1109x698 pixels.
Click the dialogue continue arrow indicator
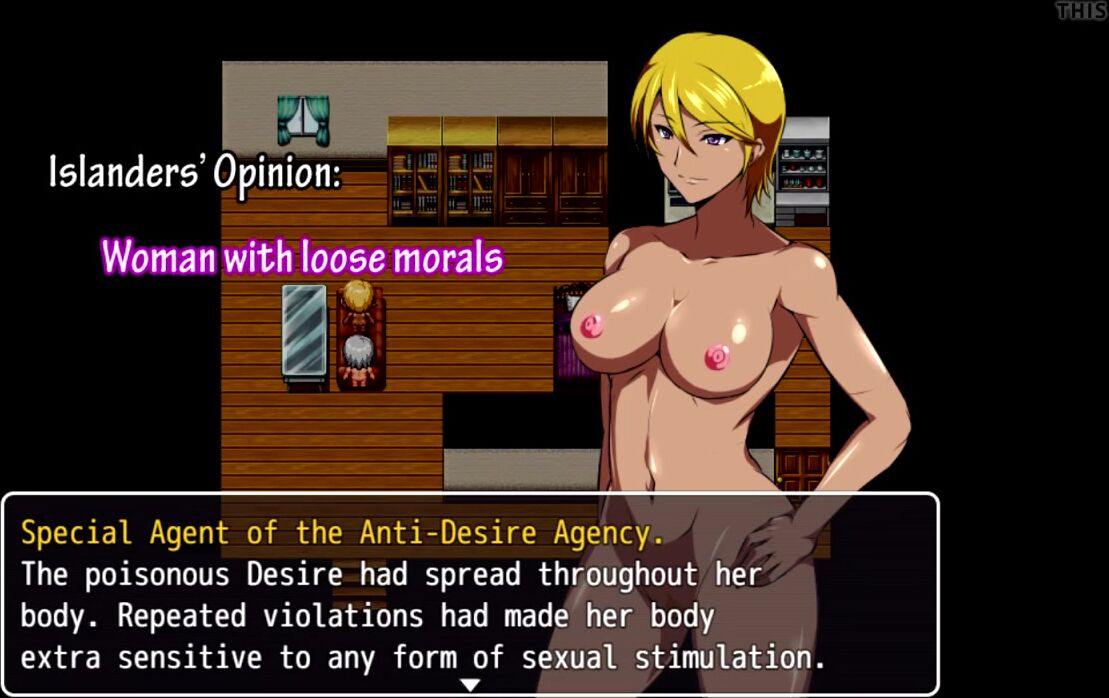pyautogui.click(x=470, y=685)
